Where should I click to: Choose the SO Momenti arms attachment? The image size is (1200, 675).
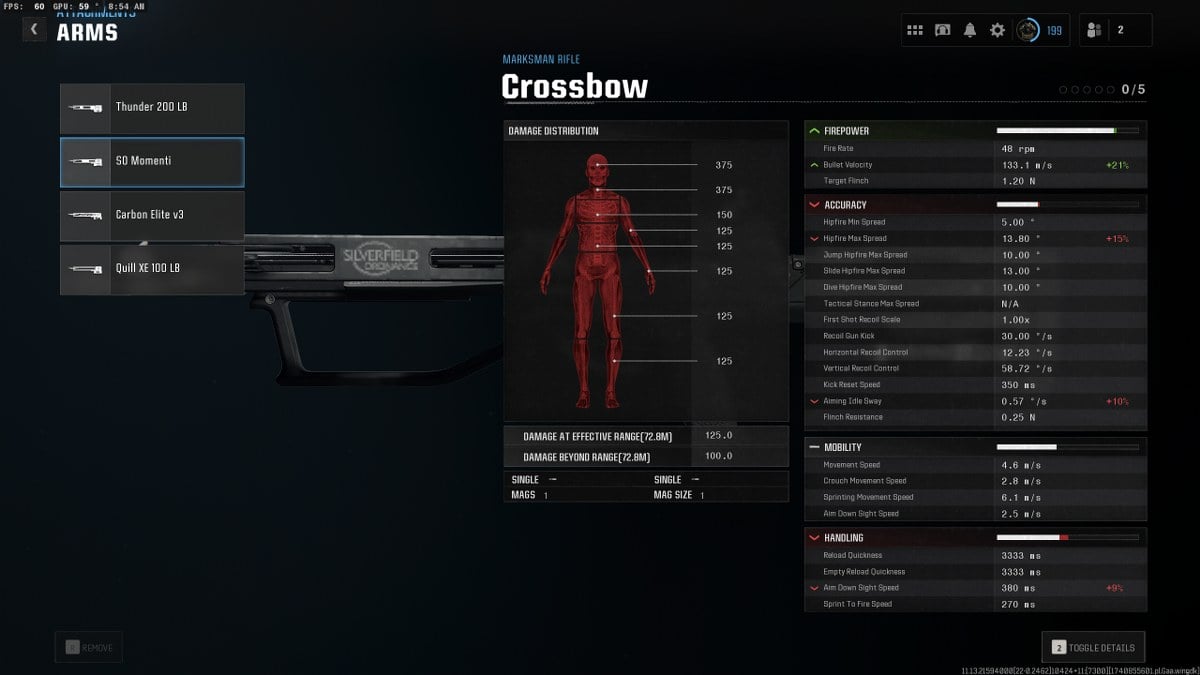152,162
